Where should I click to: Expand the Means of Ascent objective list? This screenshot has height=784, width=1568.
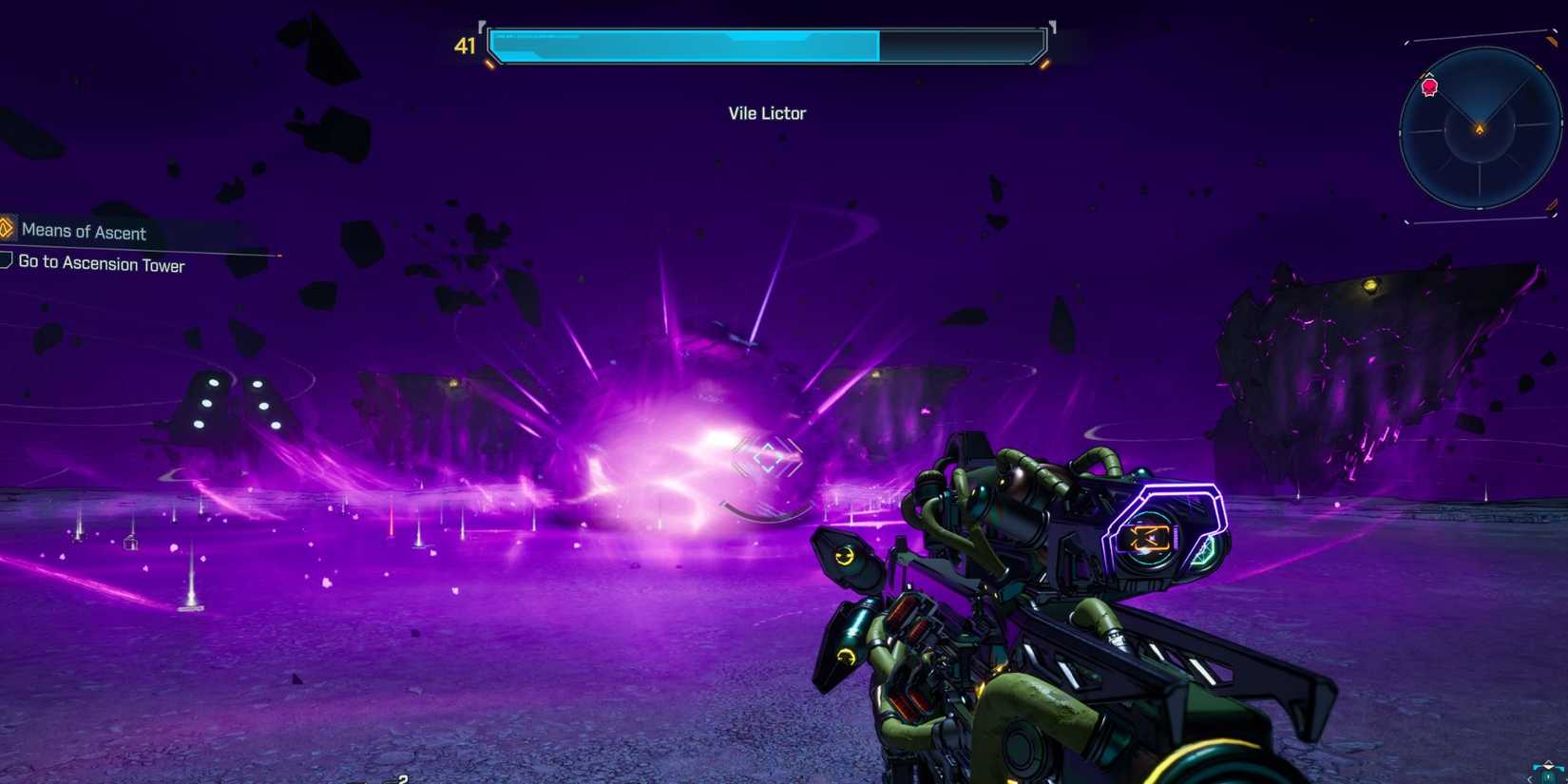tap(85, 232)
